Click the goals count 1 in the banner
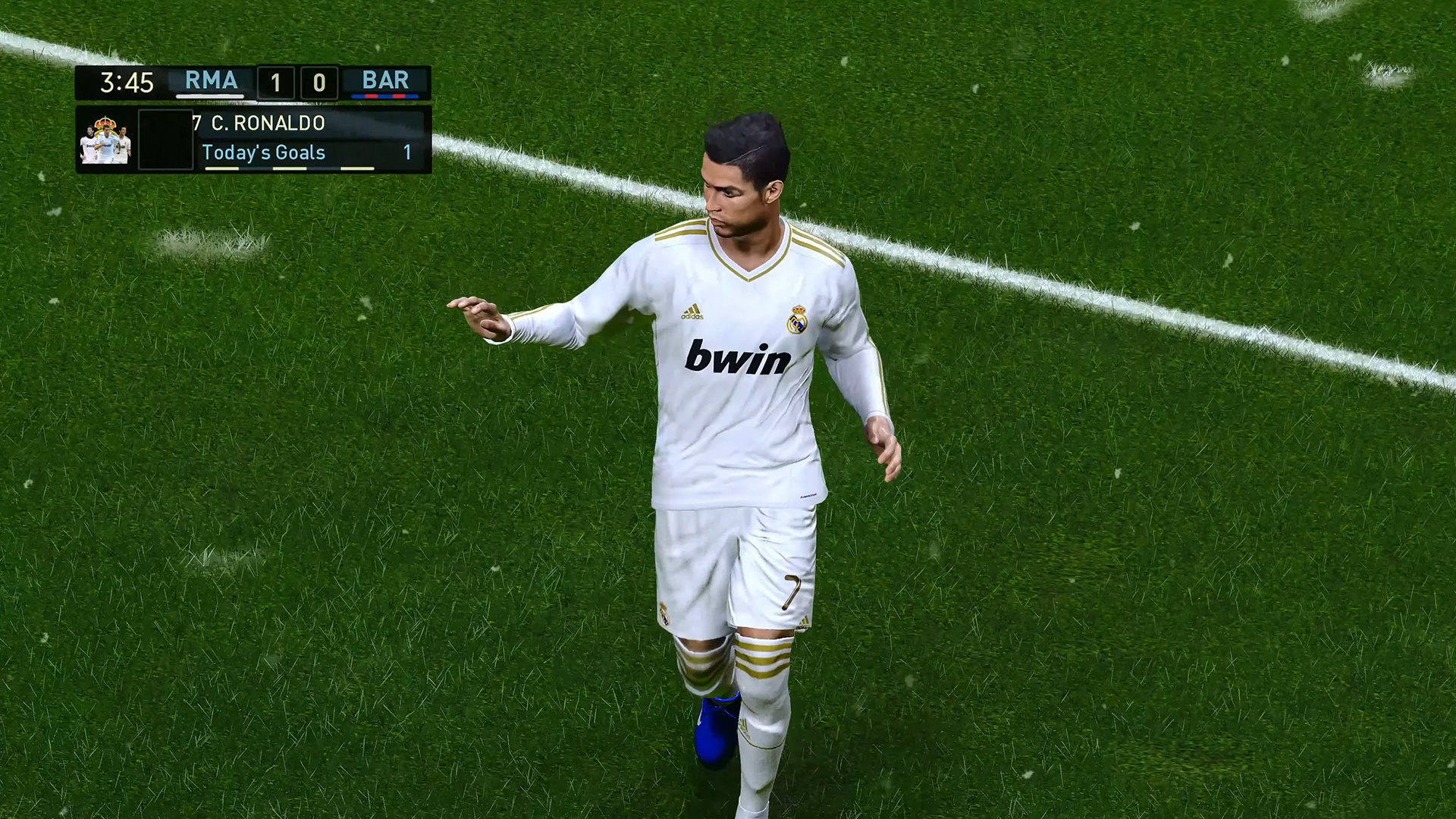The width and height of the screenshot is (1456, 819). [407, 152]
